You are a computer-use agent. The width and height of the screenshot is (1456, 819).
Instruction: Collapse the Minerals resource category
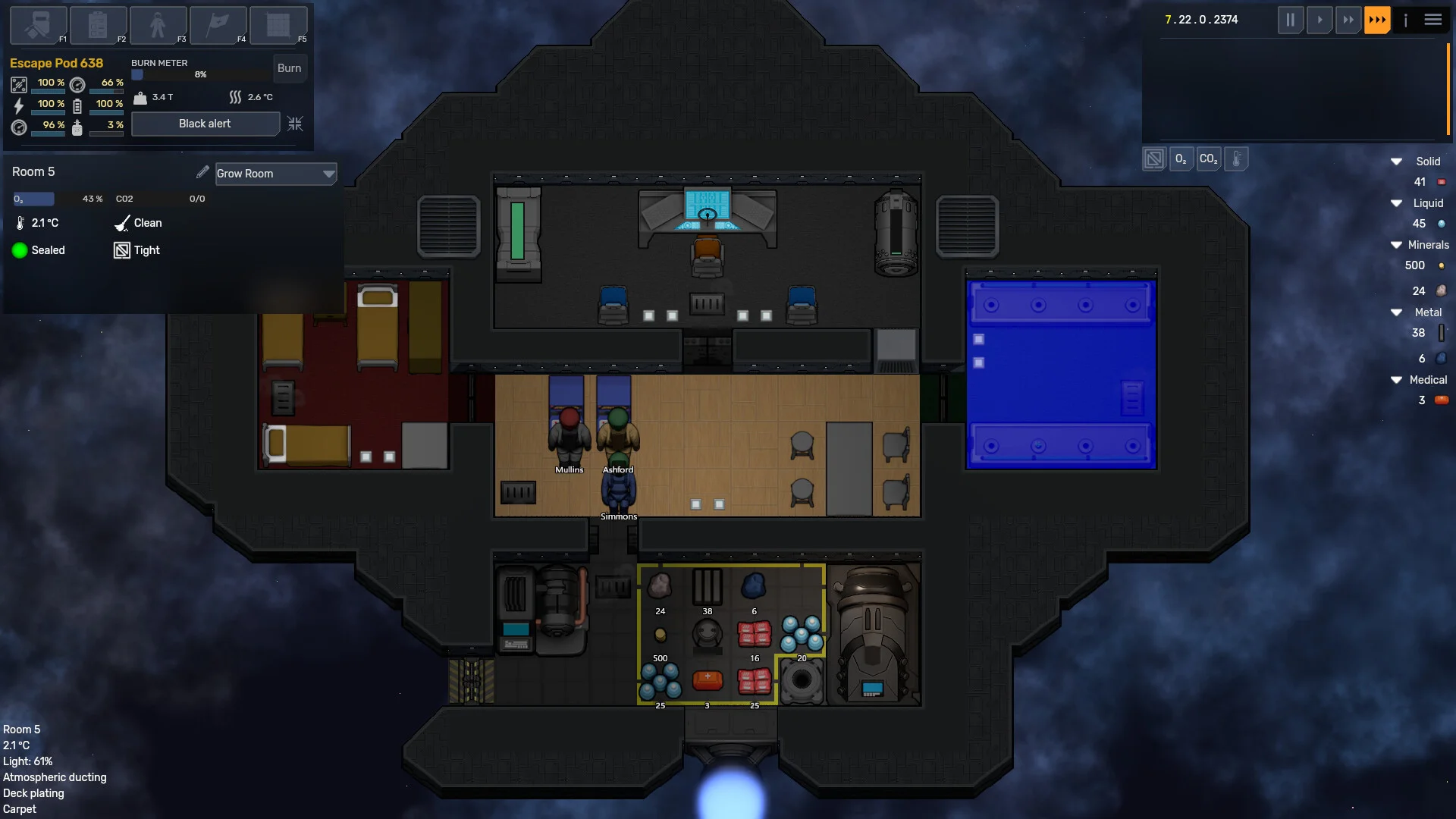click(1396, 245)
